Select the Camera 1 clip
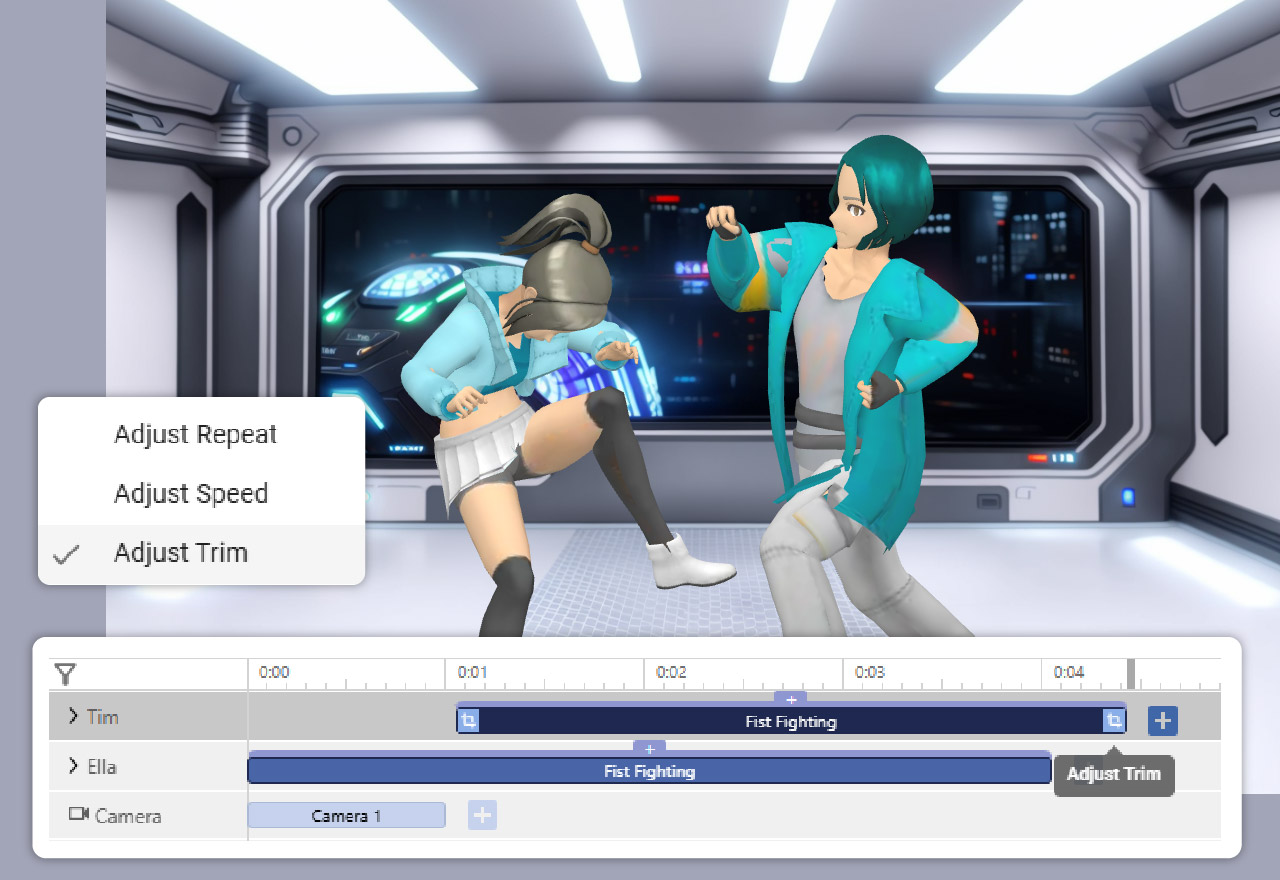Screen dimensions: 1280x880 tap(346, 815)
